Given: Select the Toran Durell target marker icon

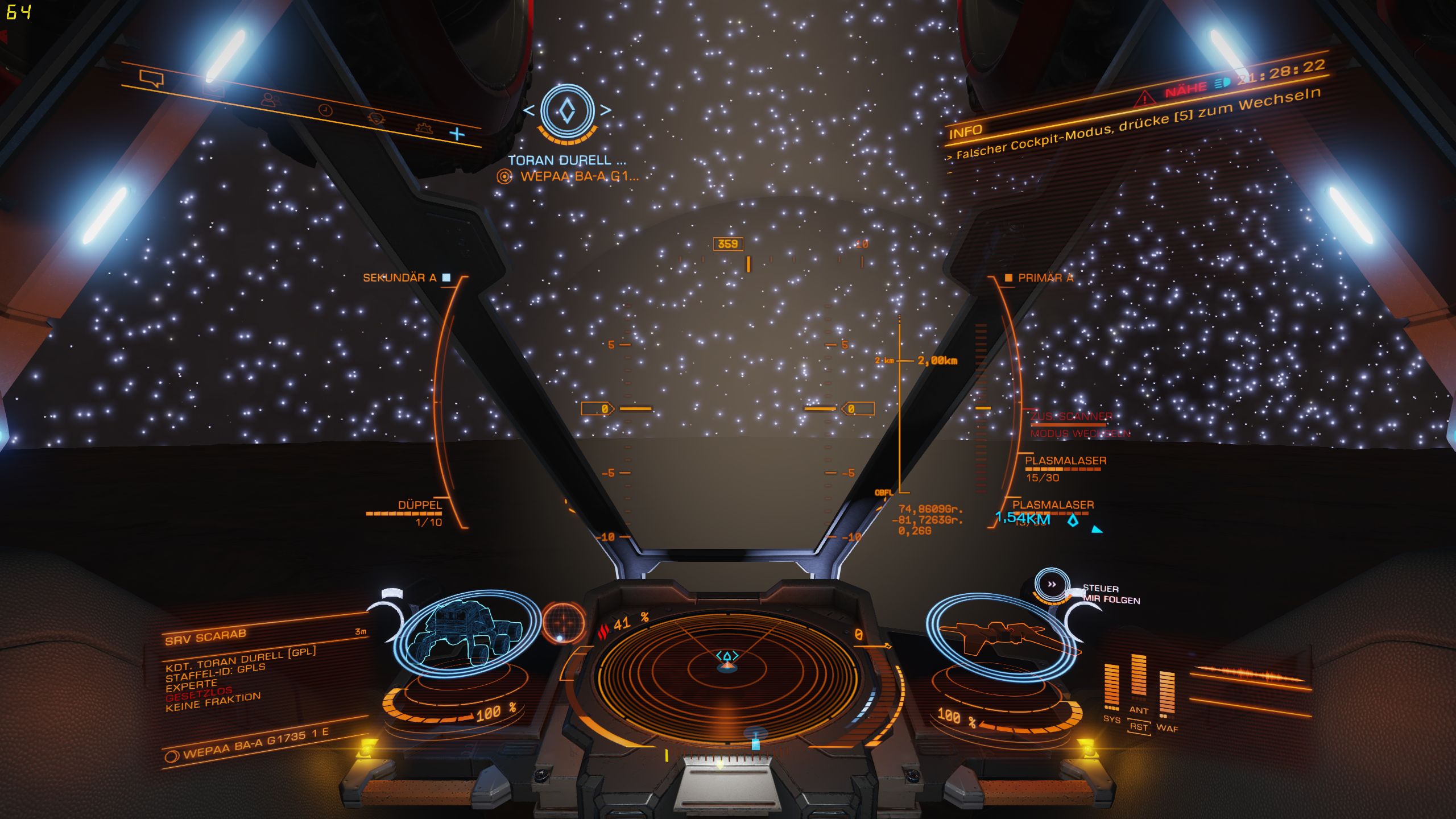Looking at the screenshot, I should (567, 111).
